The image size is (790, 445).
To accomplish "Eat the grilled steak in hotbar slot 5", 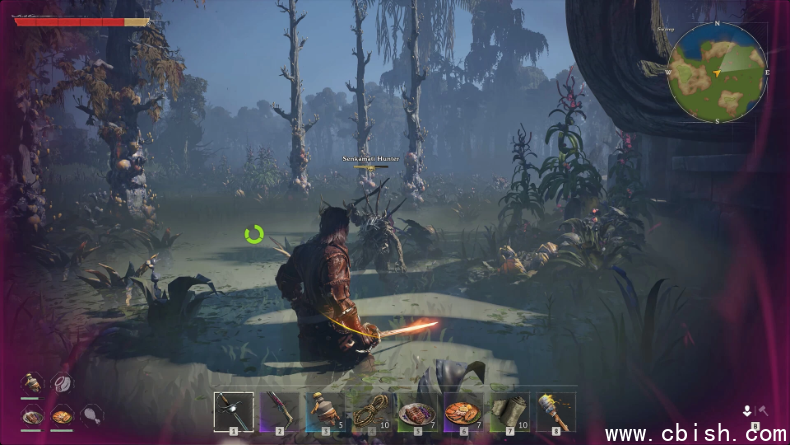I will pos(417,411).
